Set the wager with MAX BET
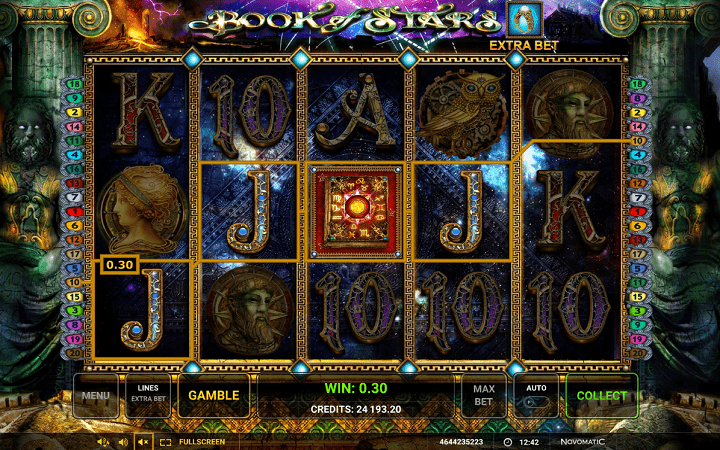The width and height of the screenshot is (720, 450). 483,396
